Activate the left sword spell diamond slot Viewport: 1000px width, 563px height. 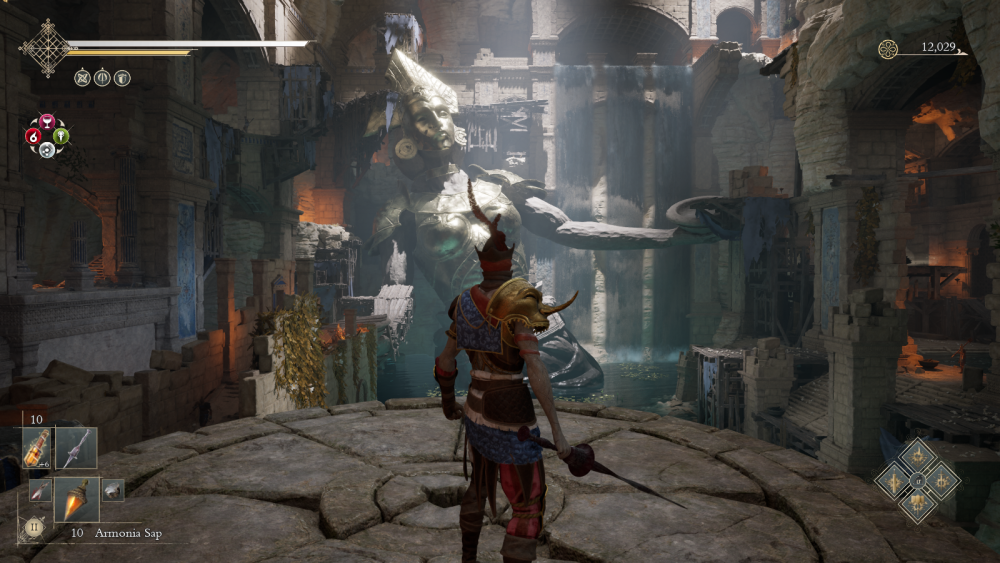pyautogui.click(x=892, y=481)
